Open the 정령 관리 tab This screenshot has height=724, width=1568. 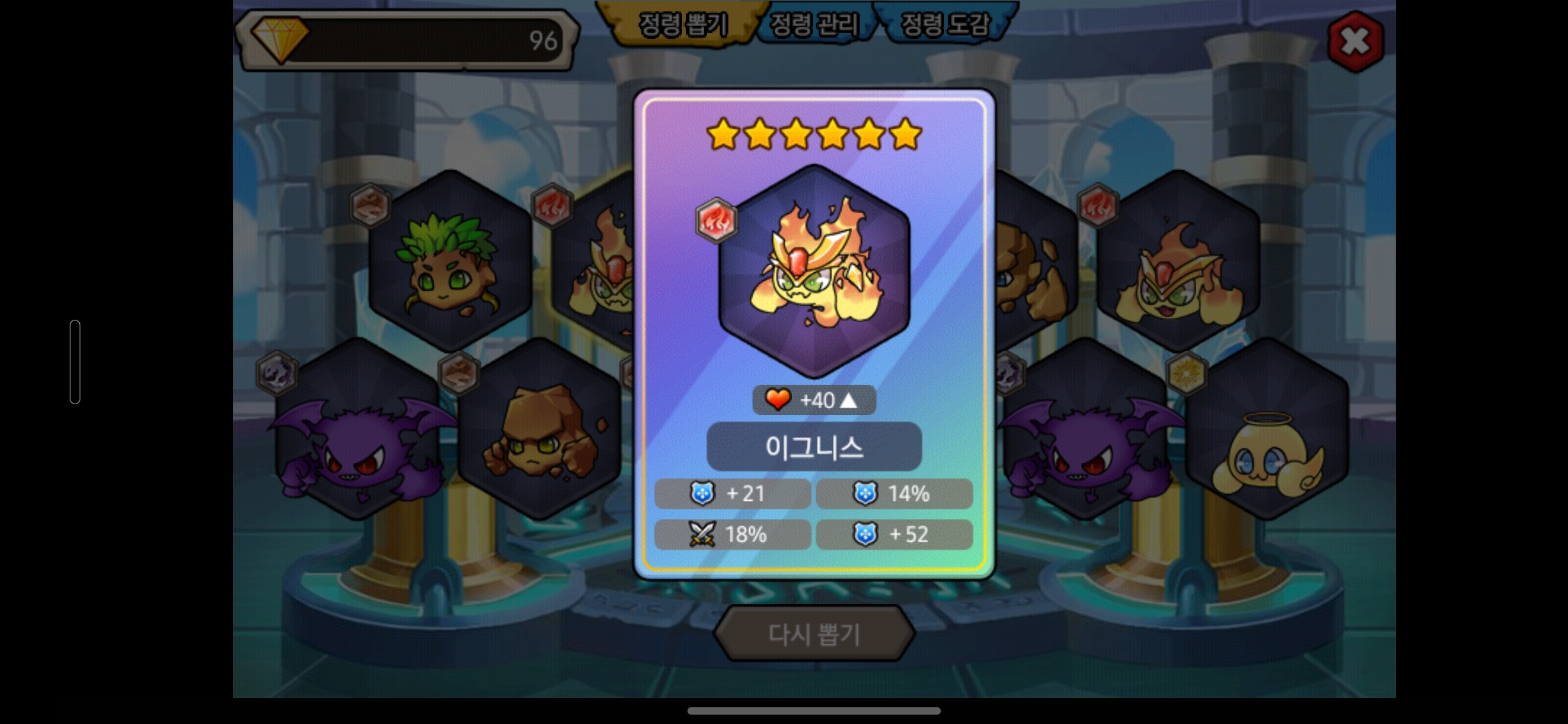coord(813,25)
